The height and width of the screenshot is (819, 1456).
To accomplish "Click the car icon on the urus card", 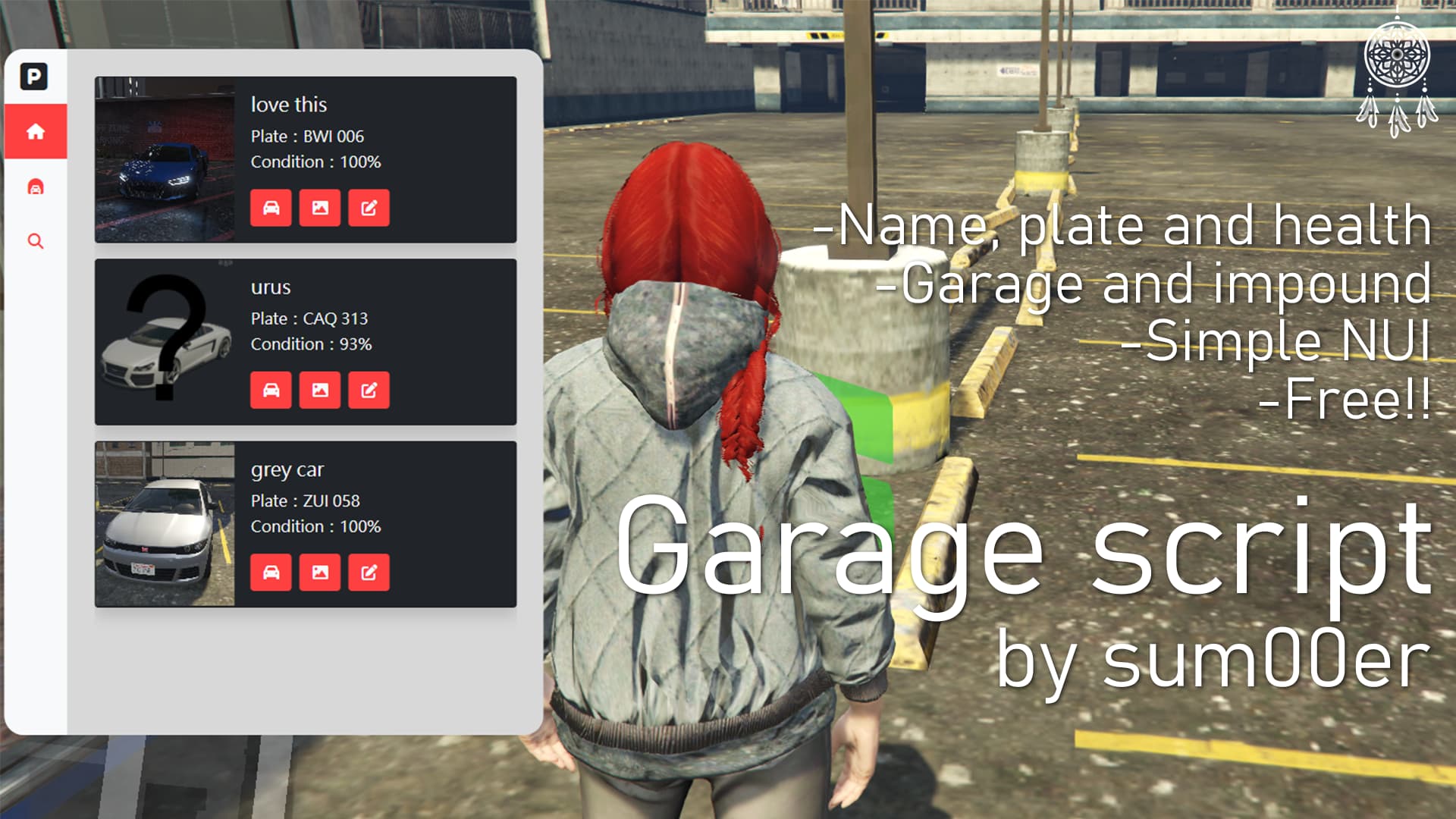I will 271,391.
